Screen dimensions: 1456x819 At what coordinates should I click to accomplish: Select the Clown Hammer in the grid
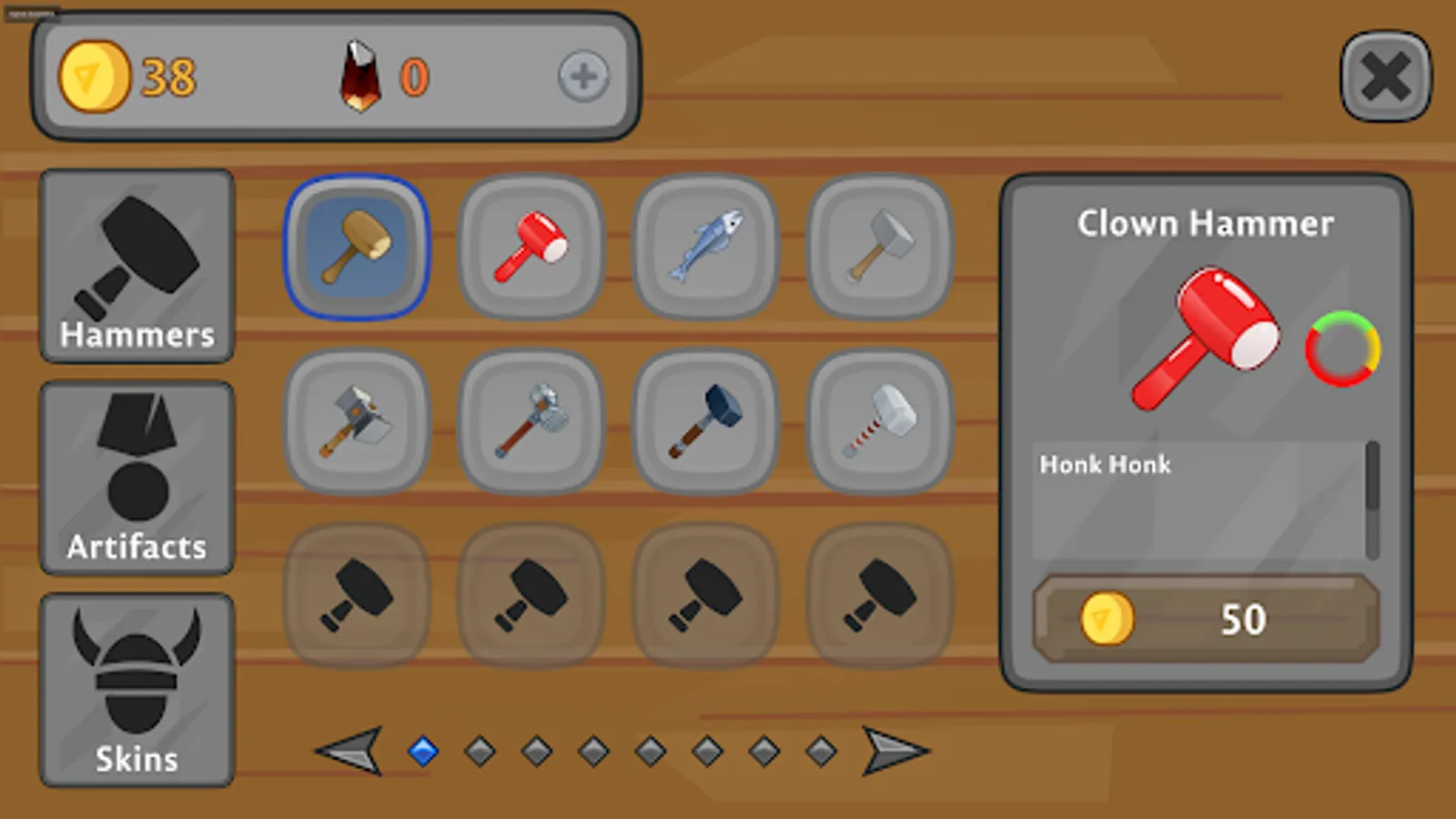coord(531,246)
